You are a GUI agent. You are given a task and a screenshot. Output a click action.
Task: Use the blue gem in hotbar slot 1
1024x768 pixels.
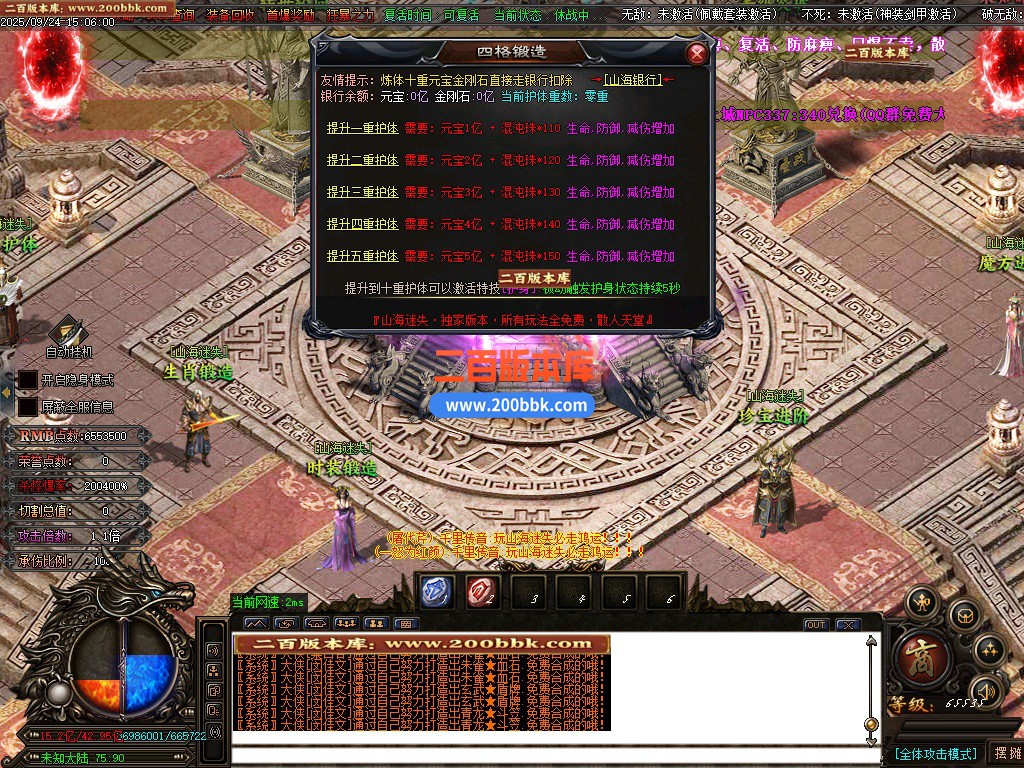tap(436, 592)
